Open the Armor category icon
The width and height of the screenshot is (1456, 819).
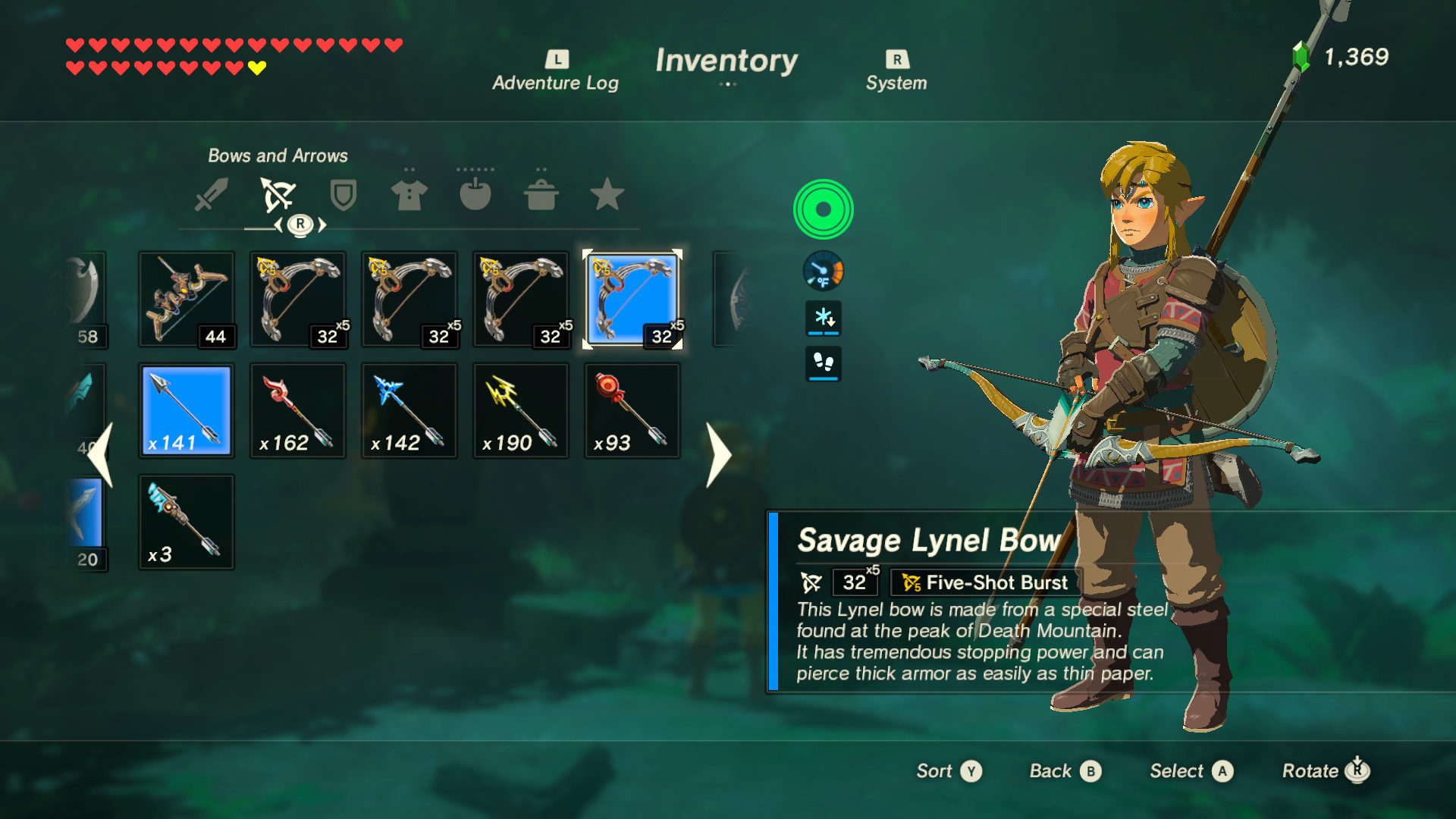409,195
